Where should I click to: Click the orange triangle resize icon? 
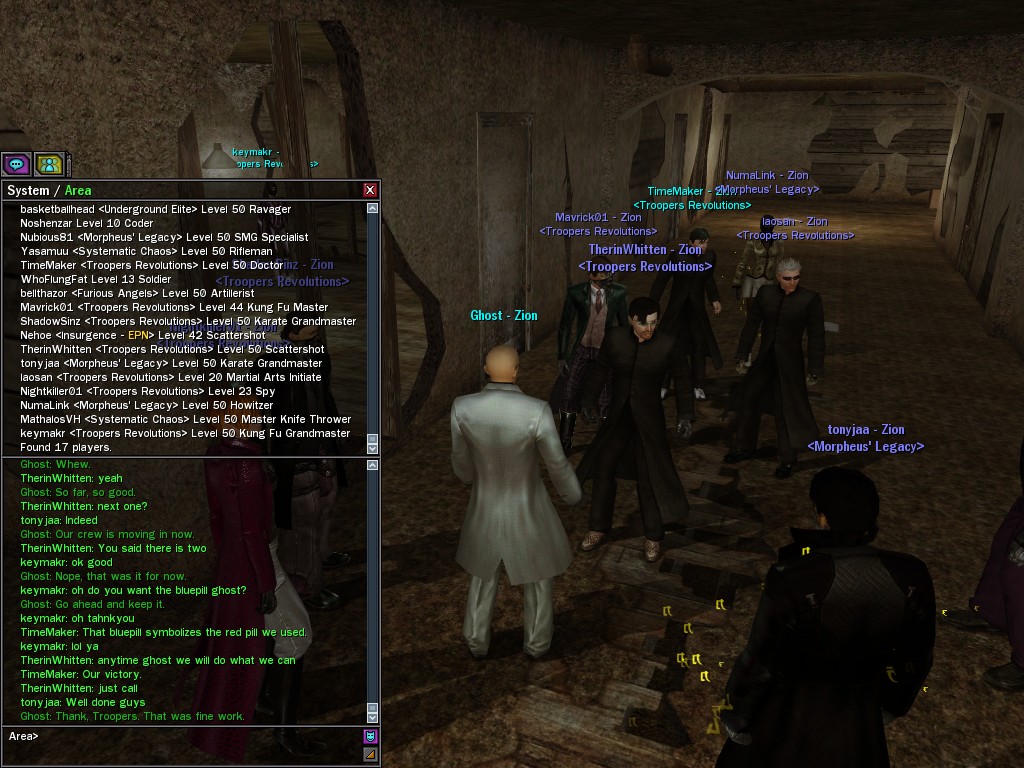(x=370, y=755)
